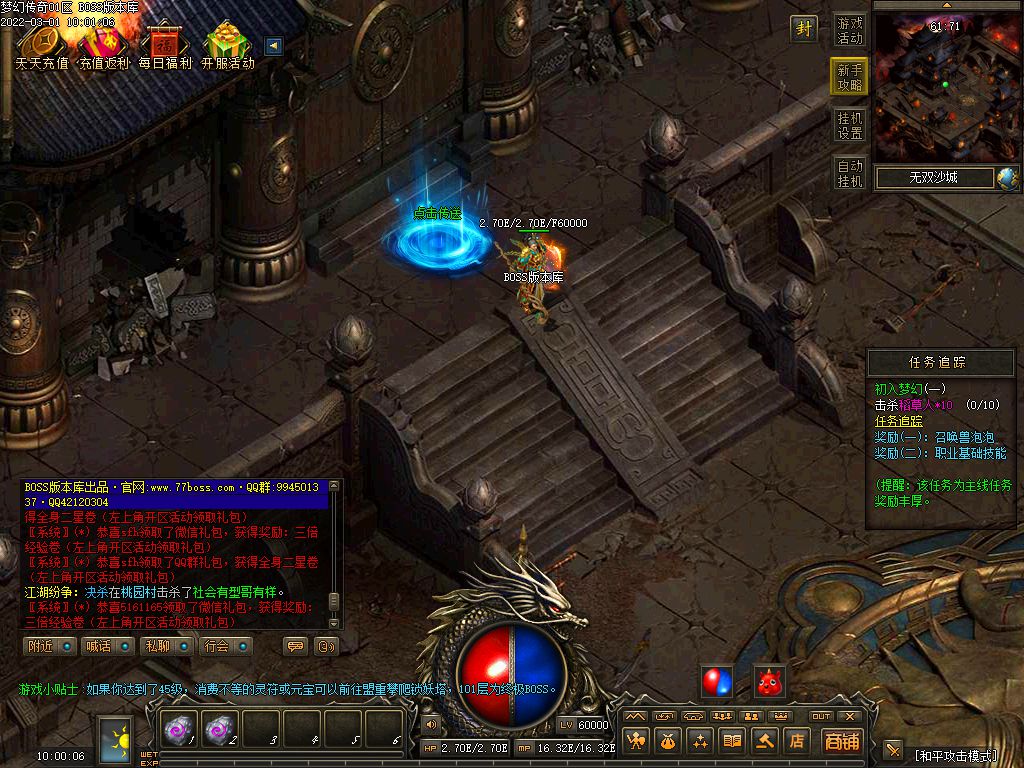Open the 新手攻略 beginner guide
Viewport: 1024px width, 768px height.
pos(850,77)
